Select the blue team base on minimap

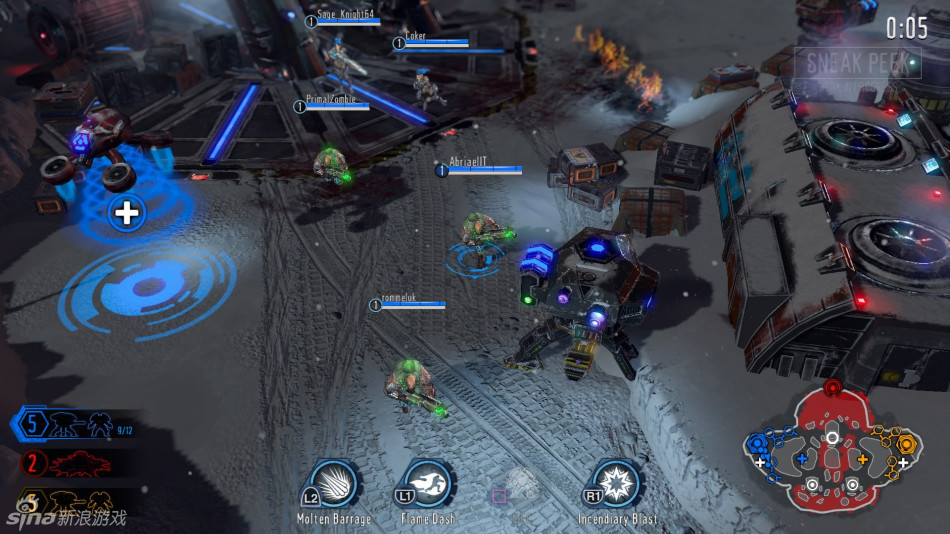(x=757, y=443)
